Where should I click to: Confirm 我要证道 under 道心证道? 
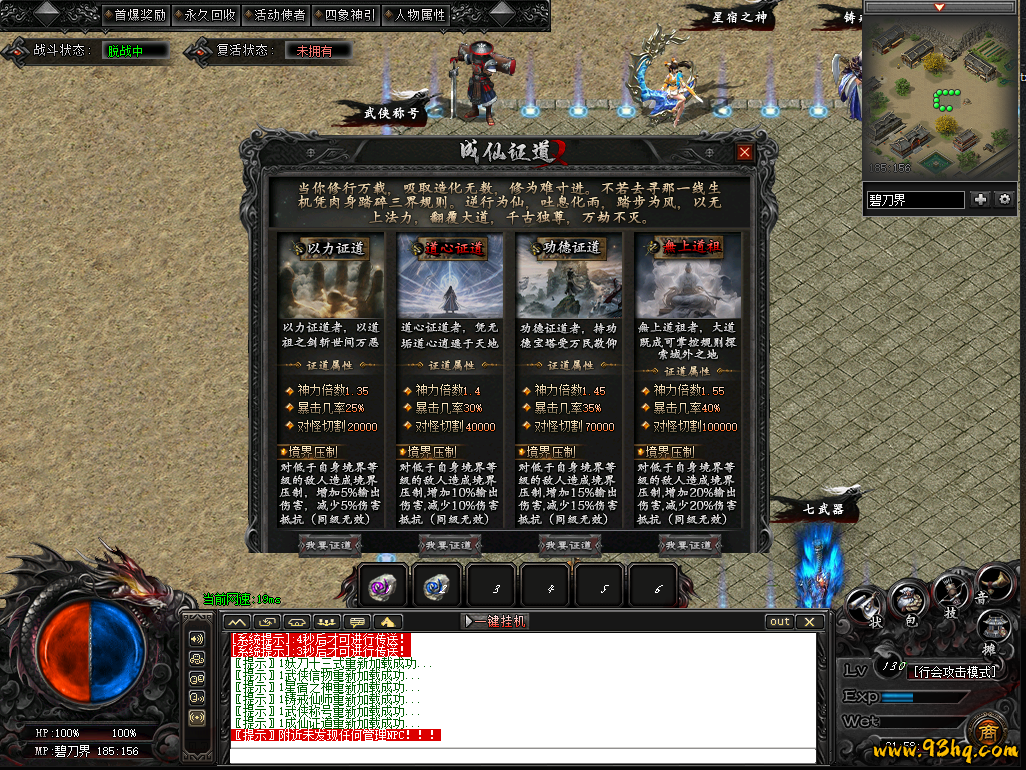coord(449,545)
